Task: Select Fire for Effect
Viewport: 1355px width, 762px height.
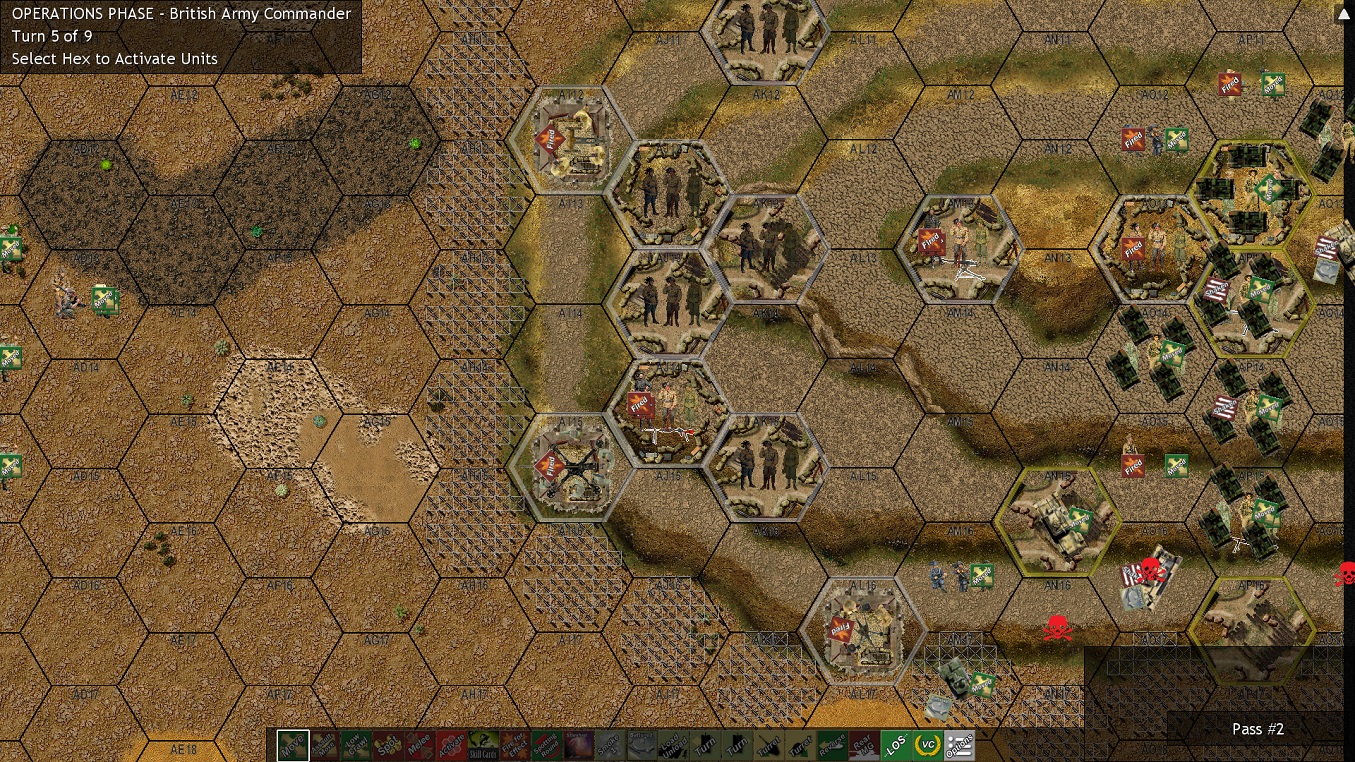Action: (x=513, y=746)
